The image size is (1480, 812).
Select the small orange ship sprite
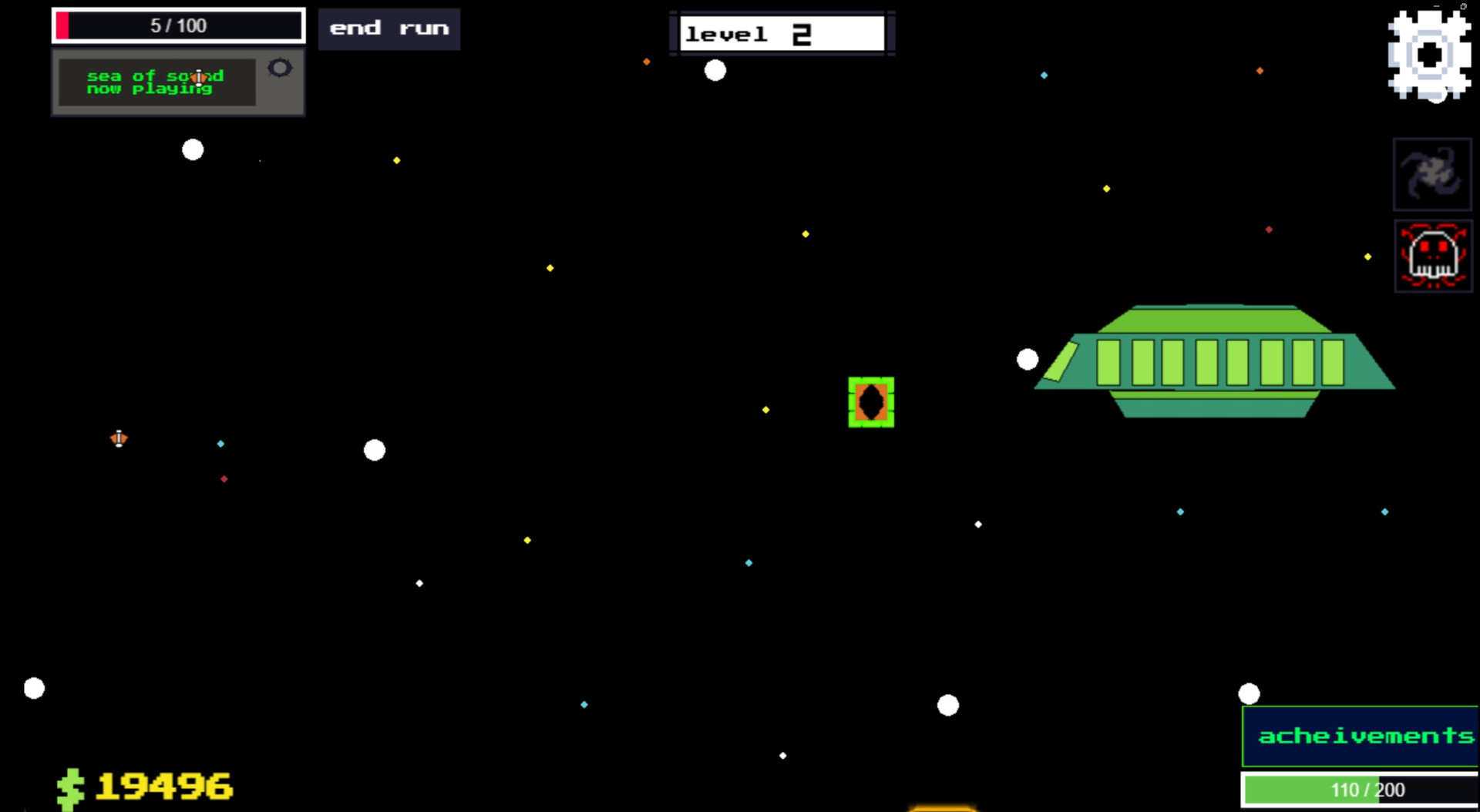(x=118, y=439)
